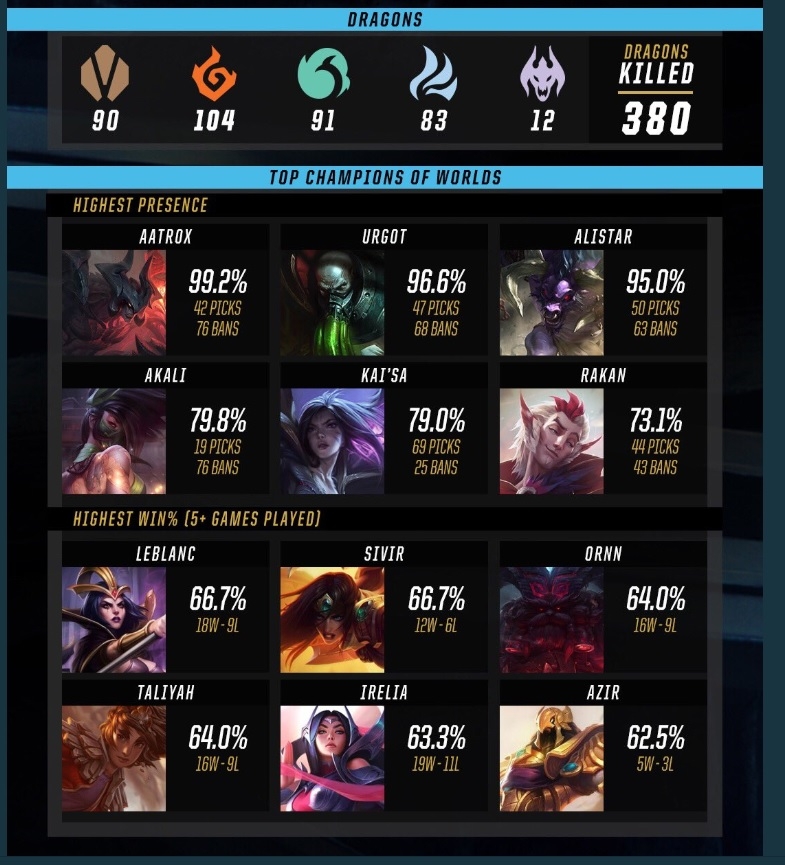
Task: Select the purple Elder dragon icon
Action: [540, 75]
